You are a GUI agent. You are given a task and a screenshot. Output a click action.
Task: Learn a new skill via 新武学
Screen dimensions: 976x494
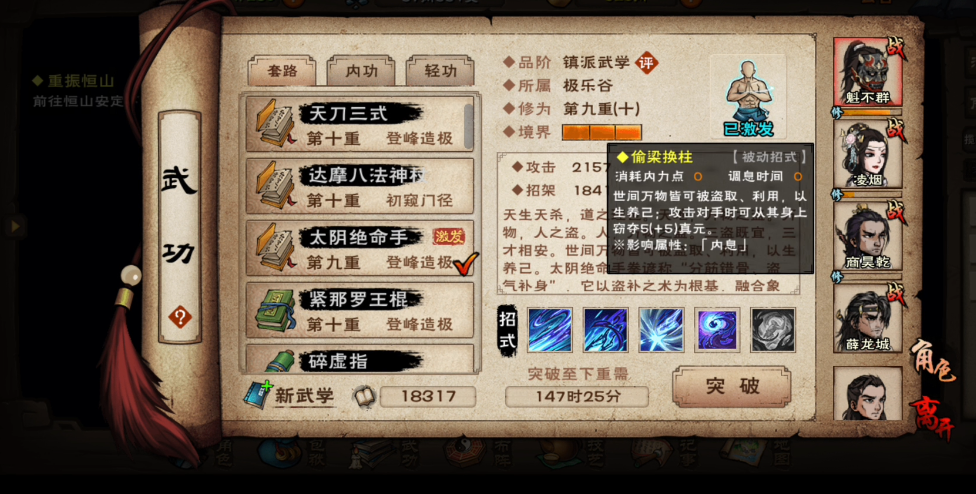pyautogui.click(x=290, y=396)
